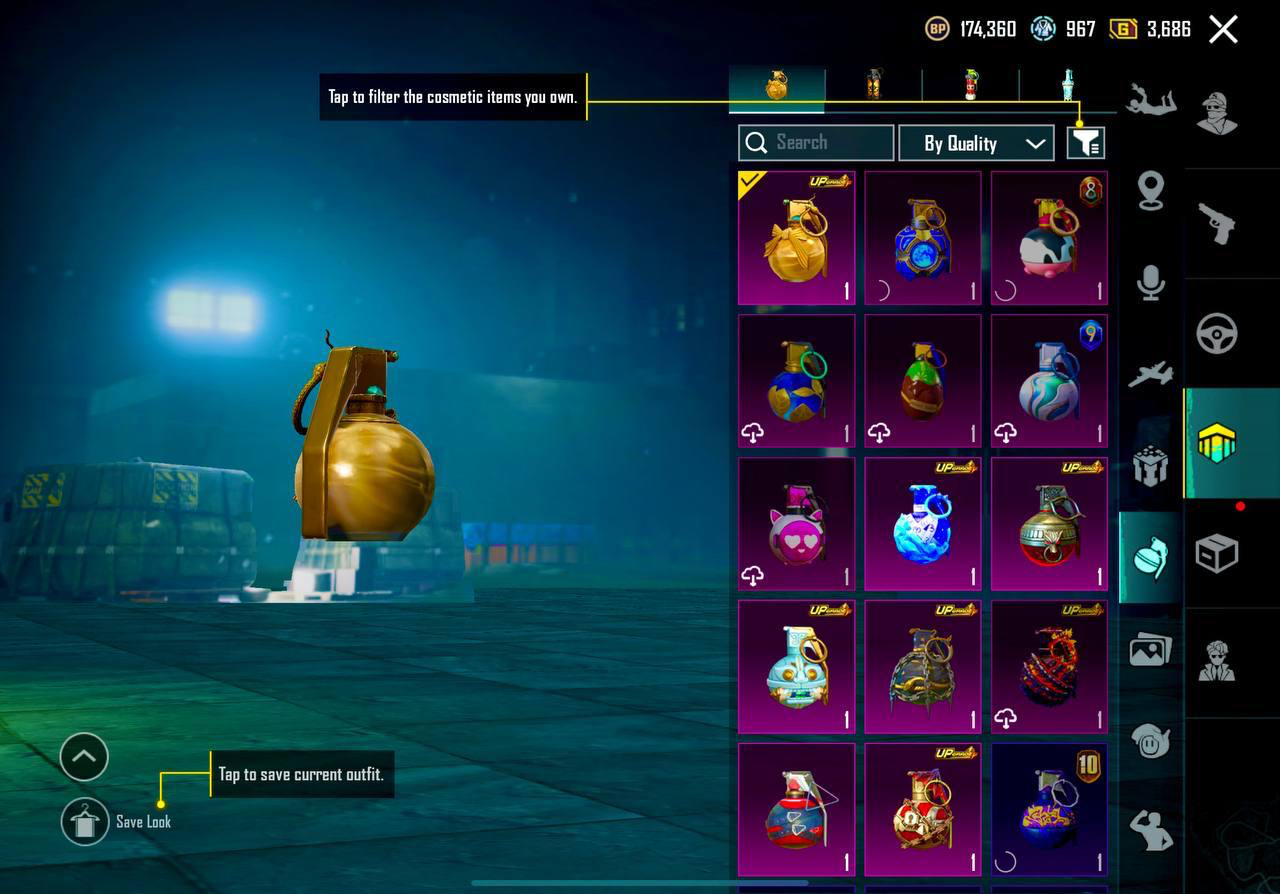The image size is (1280, 894).
Task: Click the Search field for cosmetics
Action: [816, 143]
